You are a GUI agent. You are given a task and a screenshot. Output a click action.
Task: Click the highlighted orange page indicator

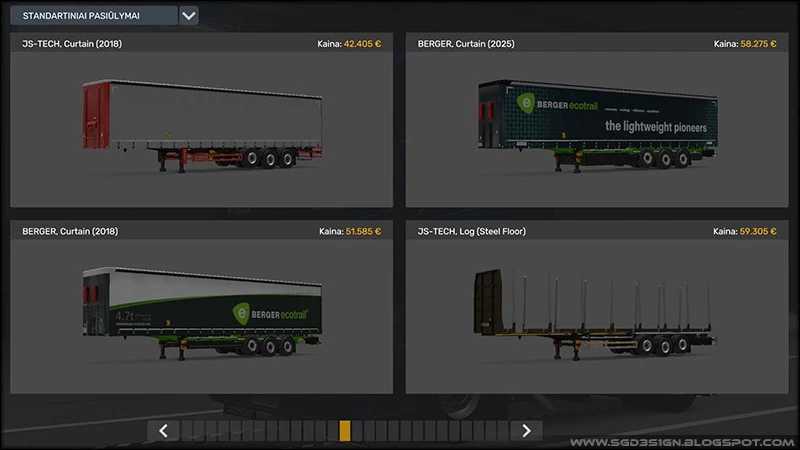point(345,430)
